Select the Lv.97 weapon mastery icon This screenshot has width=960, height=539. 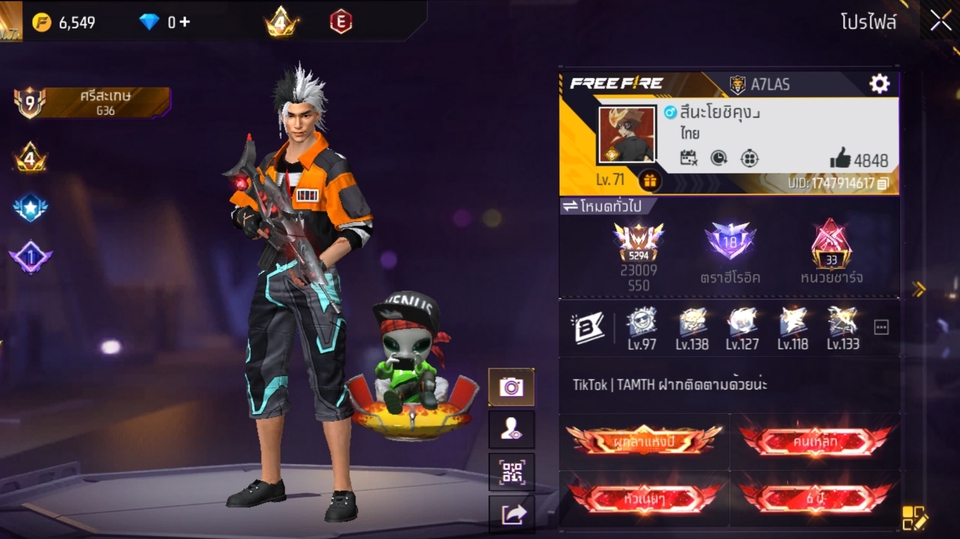coord(640,325)
